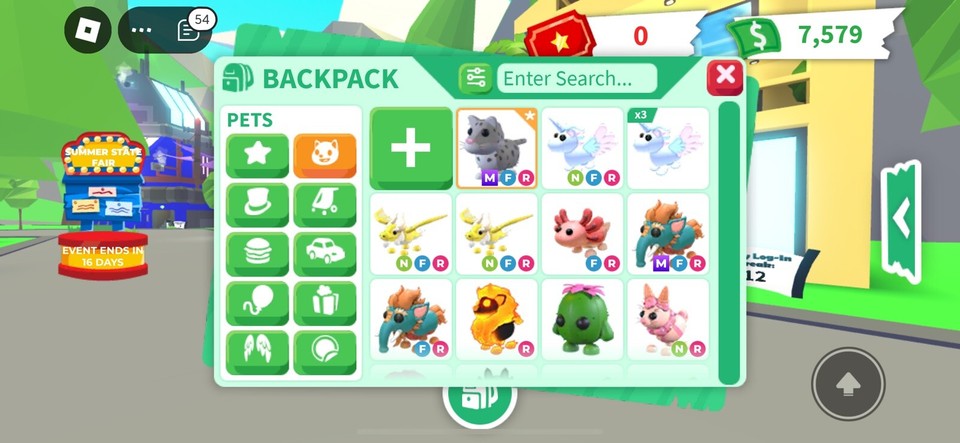Switch to the star favorites category
This screenshot has width=960, height=443.
(257, 156)
